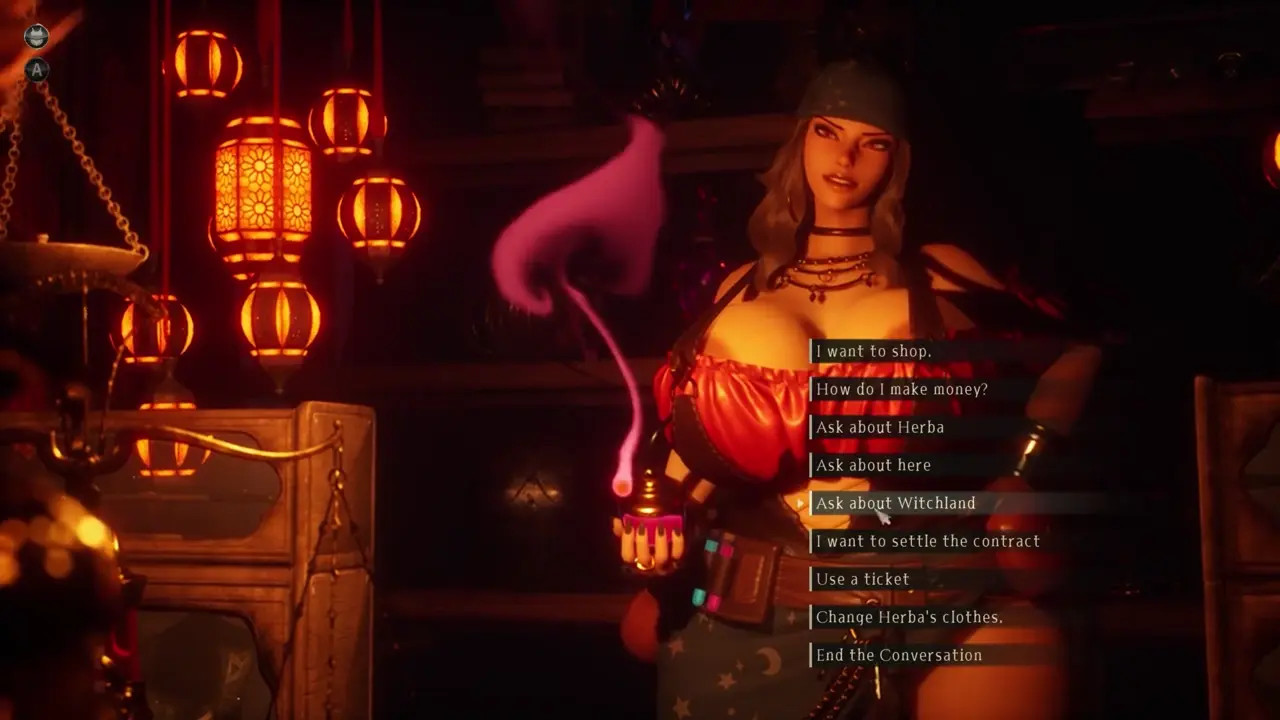Screen dimensions: 1280x720
Task: Choose "Ask about here" option
Action: click(x=873, y=465)
